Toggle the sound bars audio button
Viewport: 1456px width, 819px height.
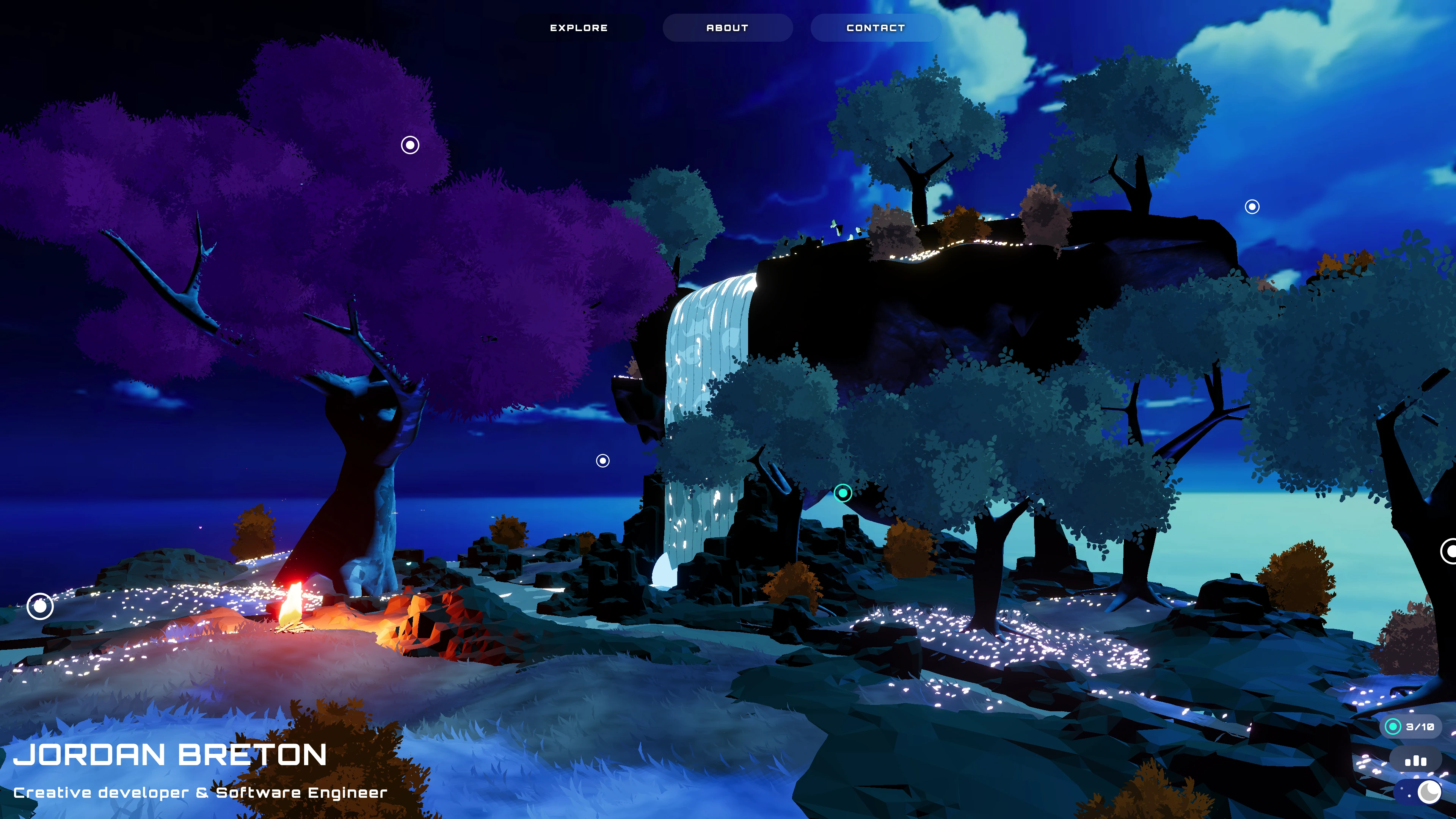[x=1415, y=761]
